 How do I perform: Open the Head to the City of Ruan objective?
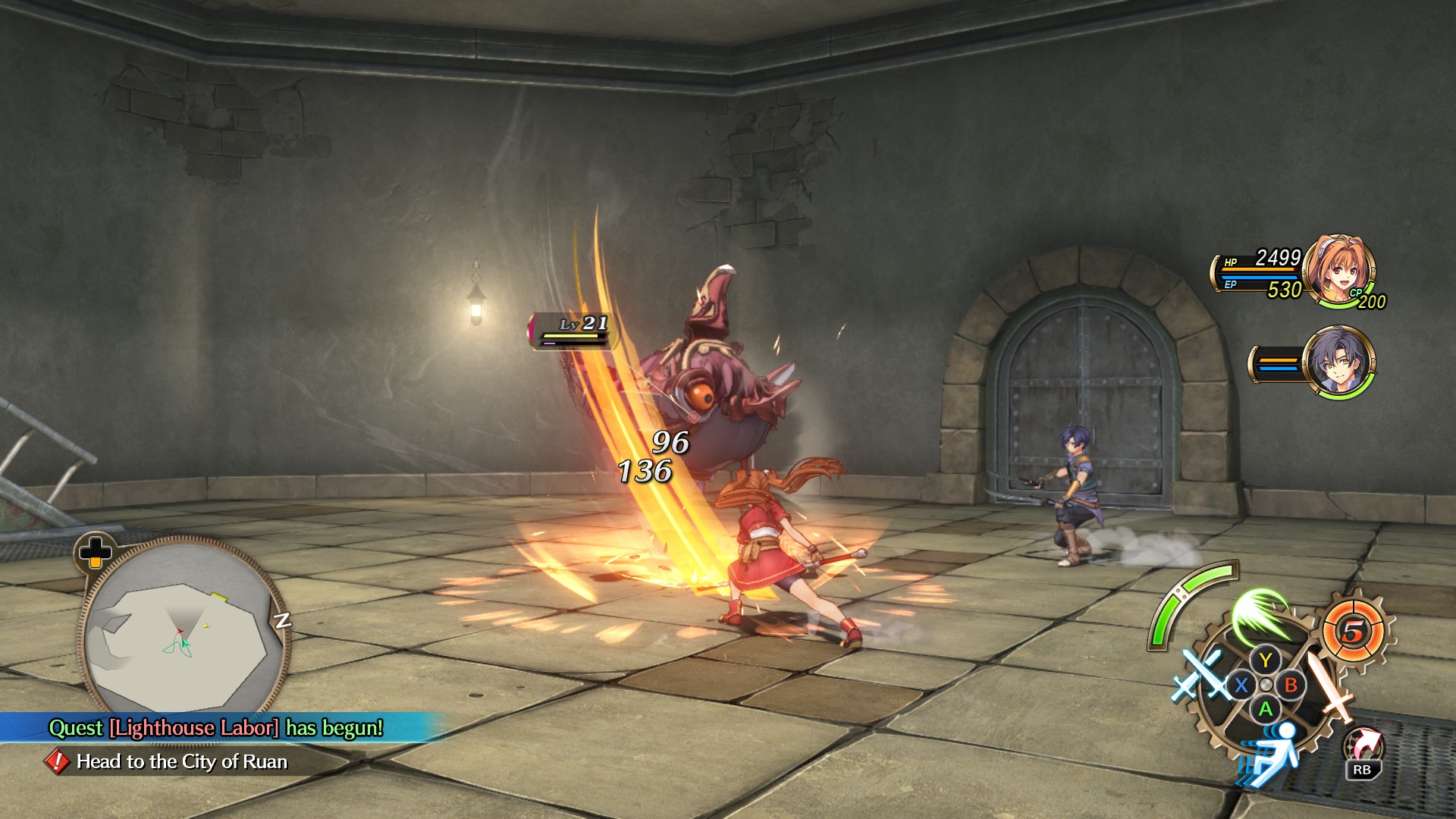[181, 761]
